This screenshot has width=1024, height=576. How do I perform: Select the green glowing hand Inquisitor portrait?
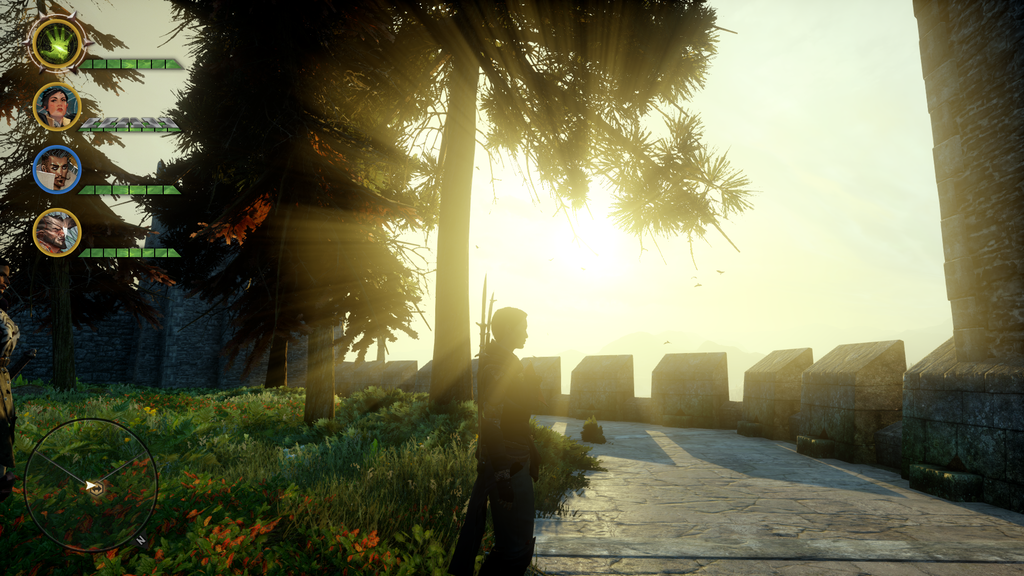tap(57, 43)
